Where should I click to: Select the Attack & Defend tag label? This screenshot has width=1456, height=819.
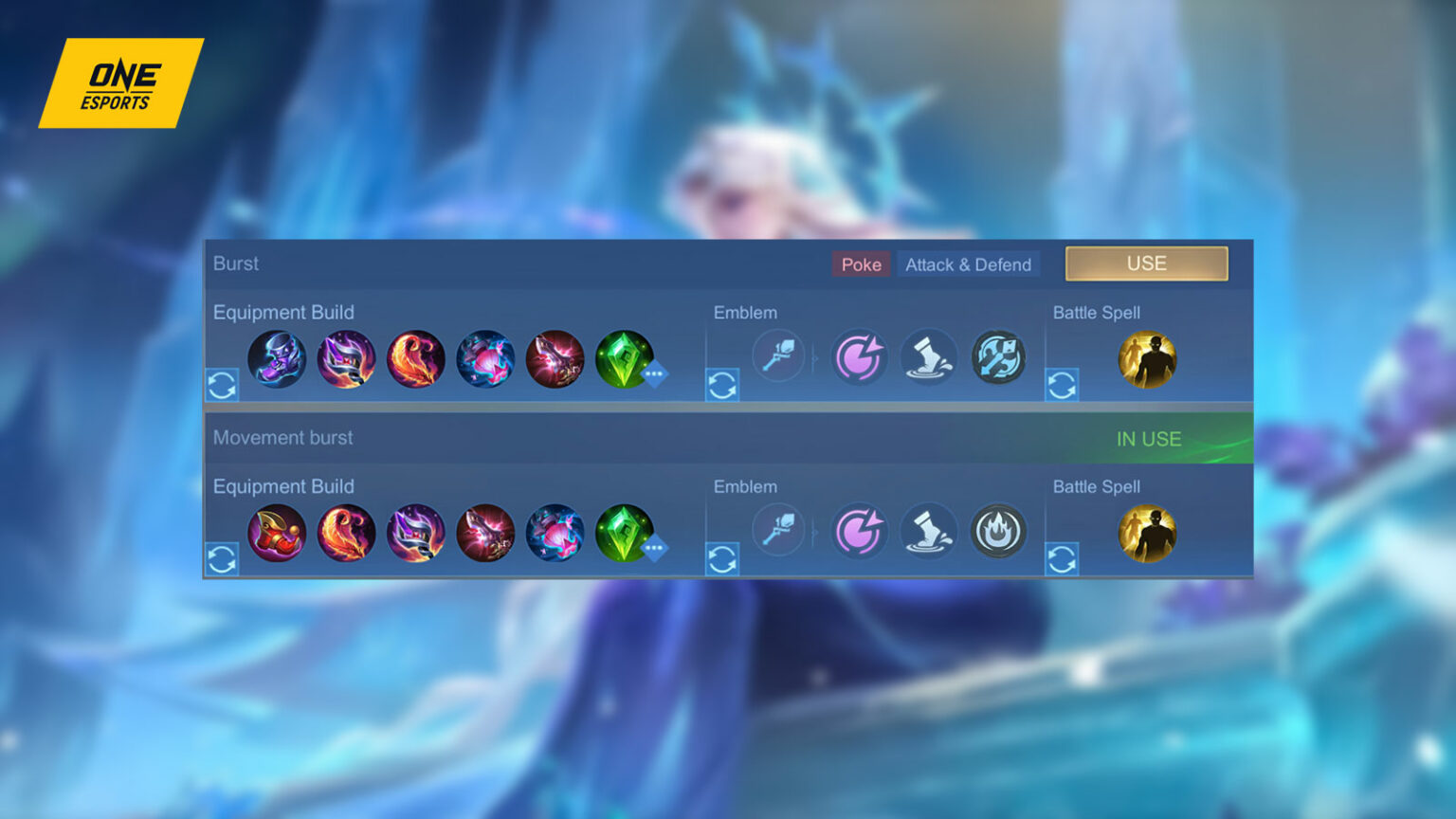(x=968, y=264)
